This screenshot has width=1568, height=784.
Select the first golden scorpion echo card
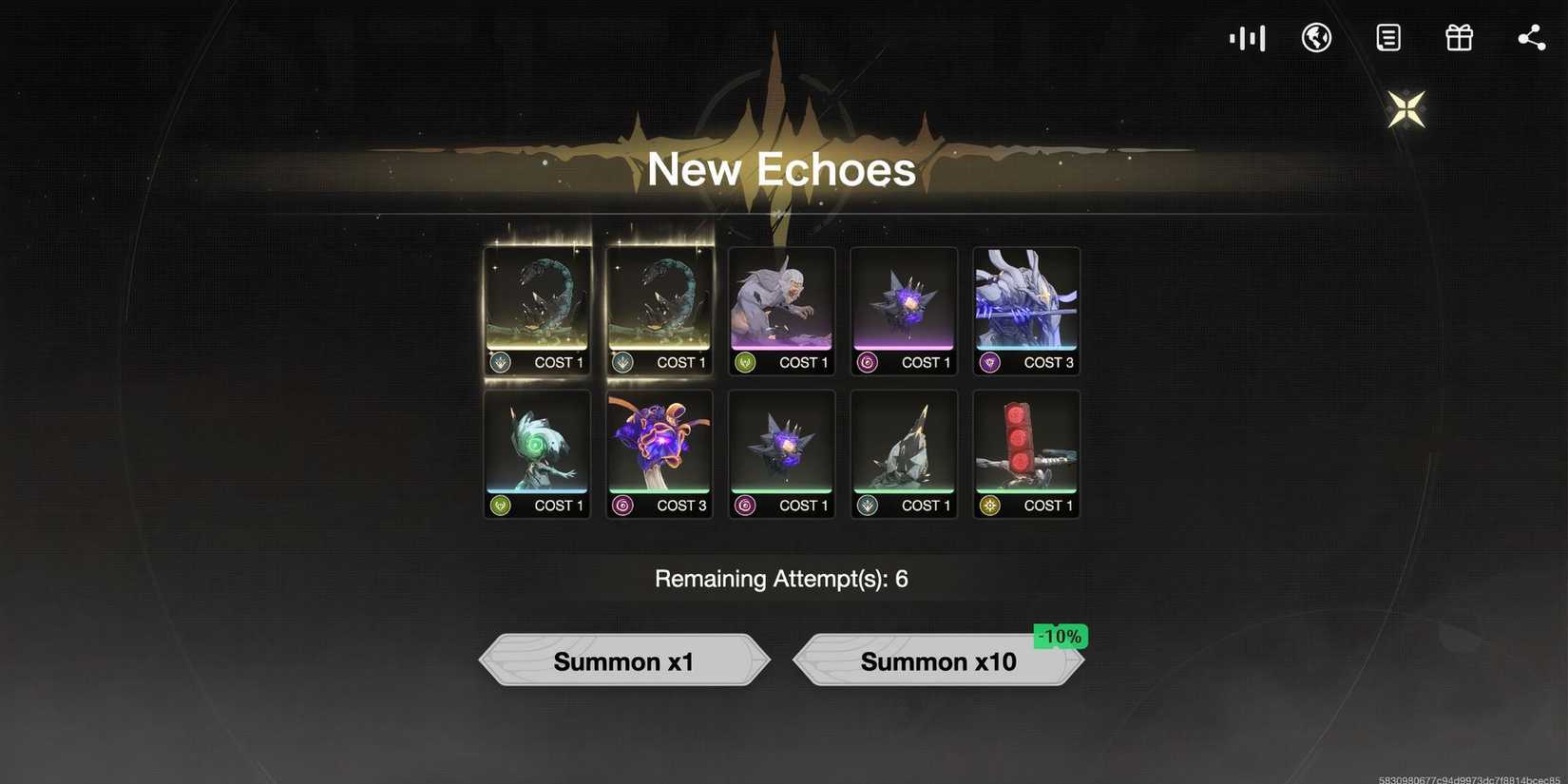pyautogui.click(x=537, y=304)
